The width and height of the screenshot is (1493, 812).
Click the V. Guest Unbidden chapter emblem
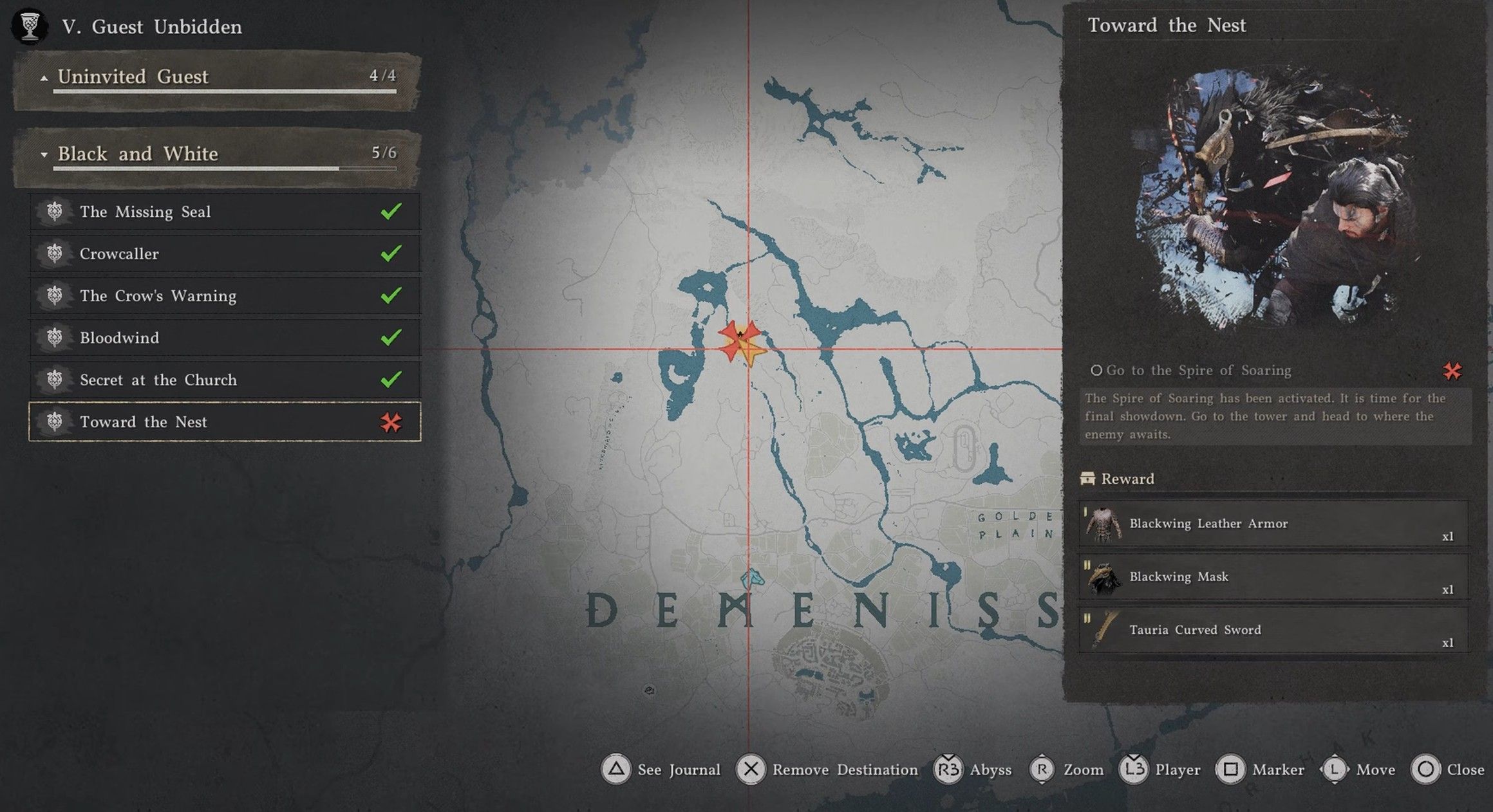(30, 26)
